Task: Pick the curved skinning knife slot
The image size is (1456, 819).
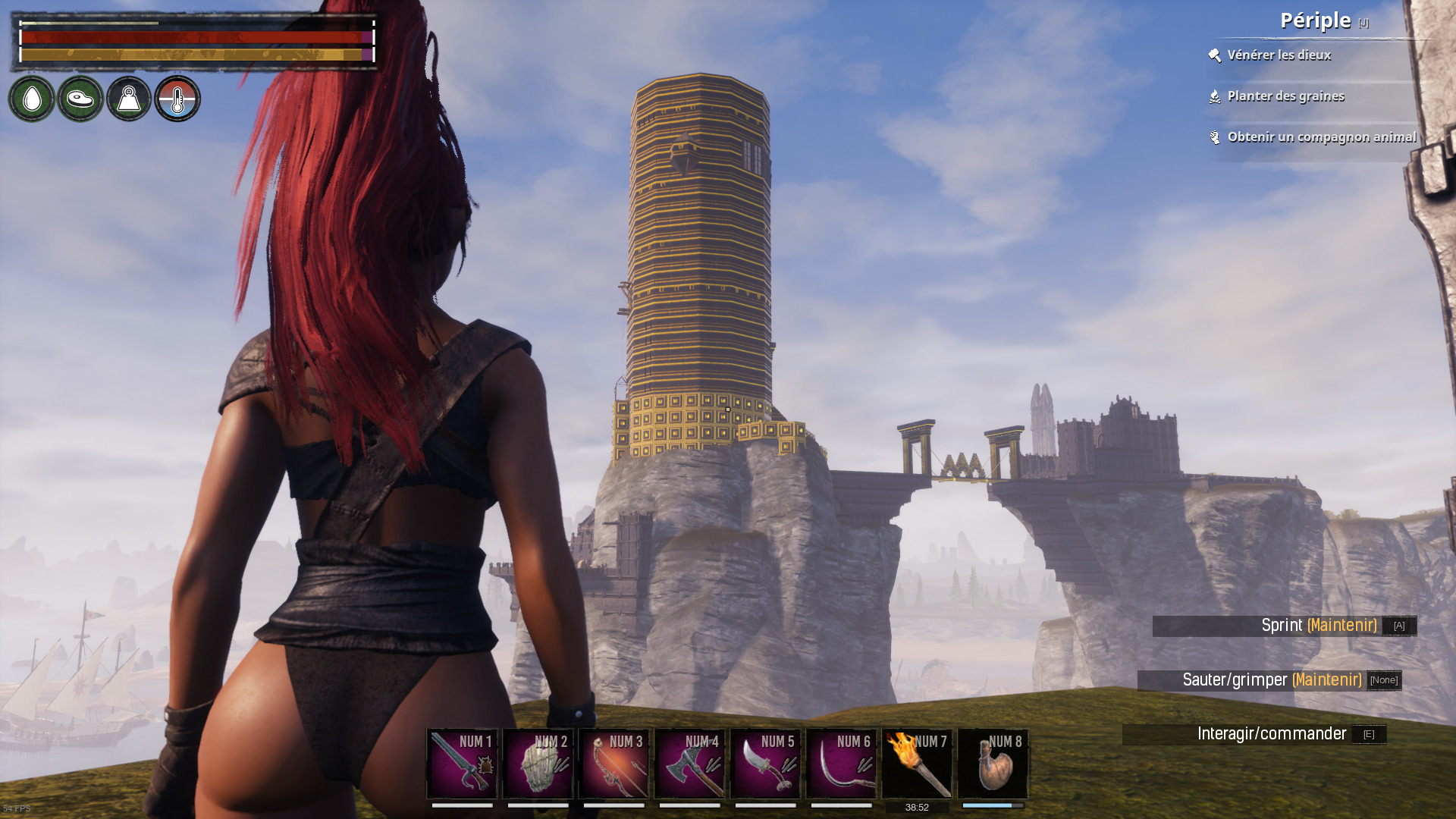Action: click(765, 764)
